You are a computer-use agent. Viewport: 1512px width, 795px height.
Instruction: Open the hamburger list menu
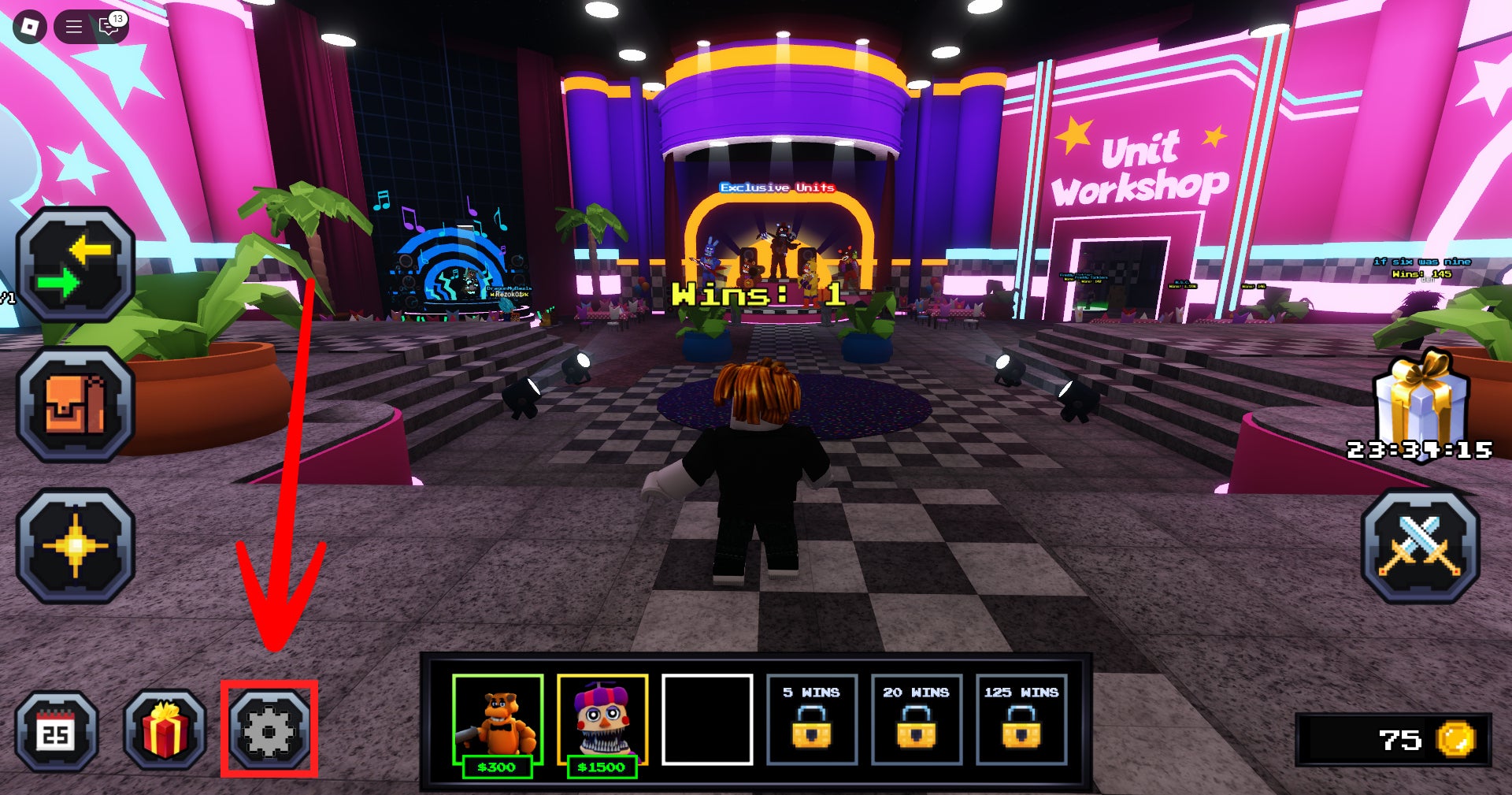point(74,27)
